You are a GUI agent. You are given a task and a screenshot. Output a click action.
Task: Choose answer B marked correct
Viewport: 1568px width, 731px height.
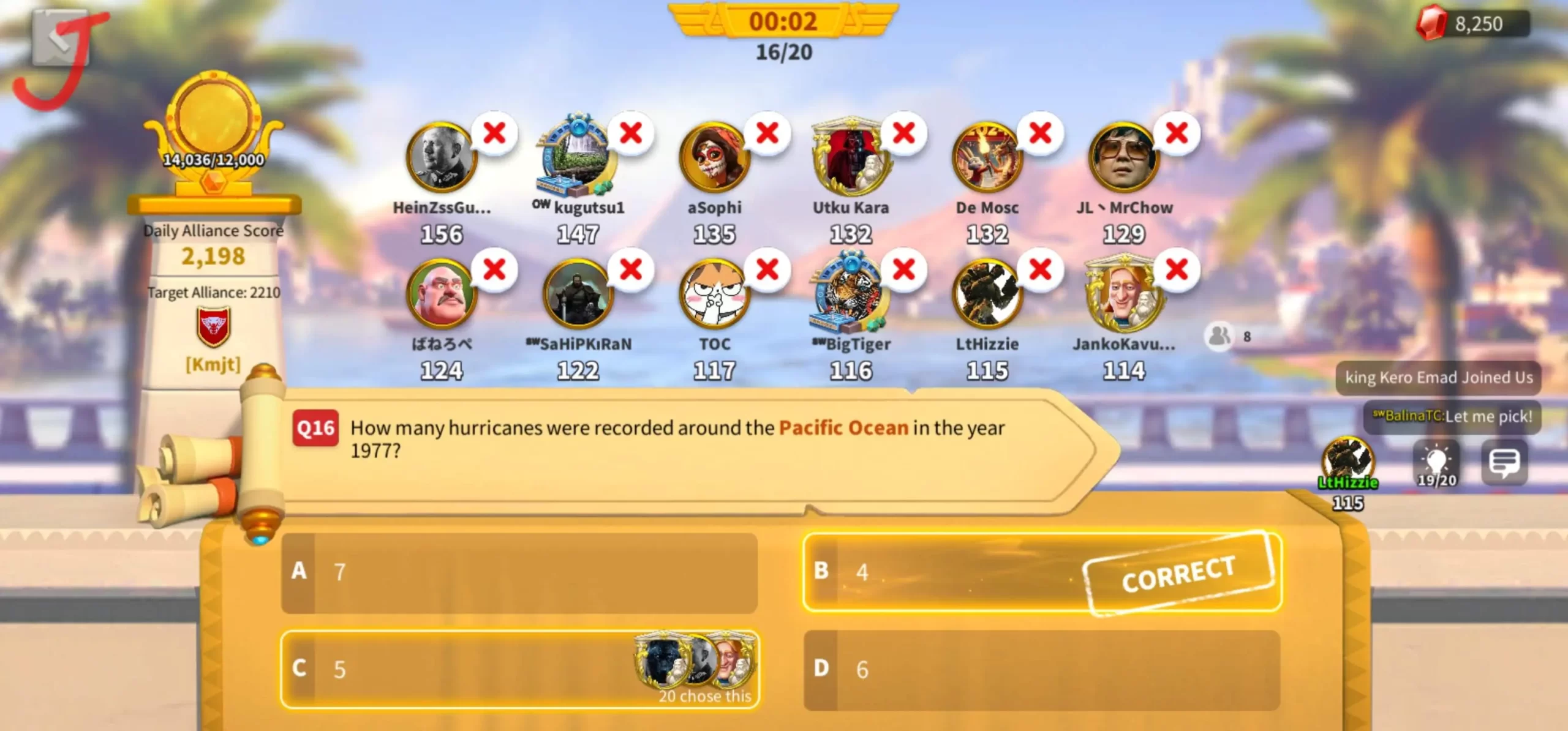pyautogui.click(x=1041, y=572)
